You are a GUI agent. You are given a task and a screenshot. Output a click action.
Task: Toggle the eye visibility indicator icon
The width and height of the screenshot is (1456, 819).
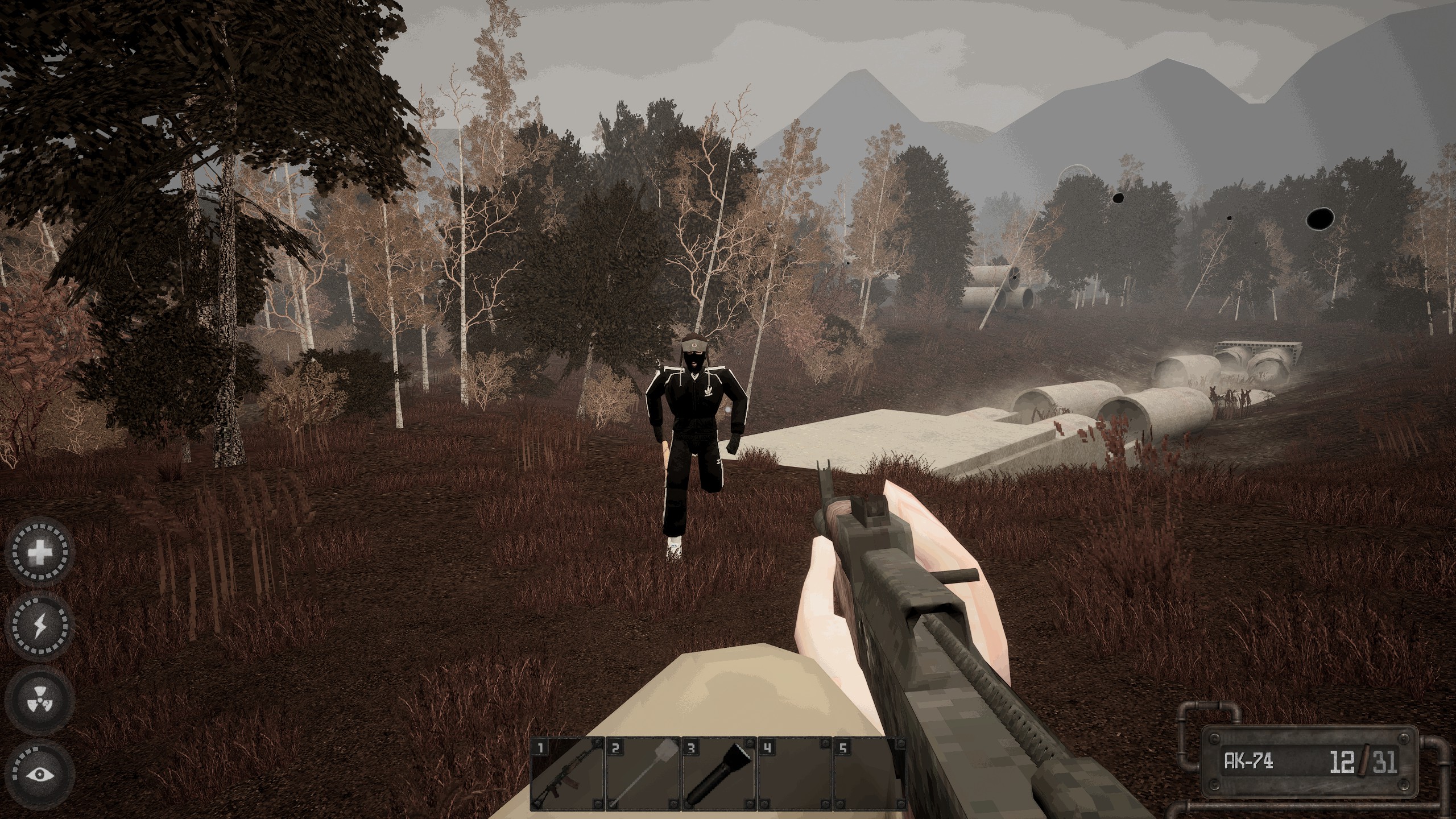point(40,773)
